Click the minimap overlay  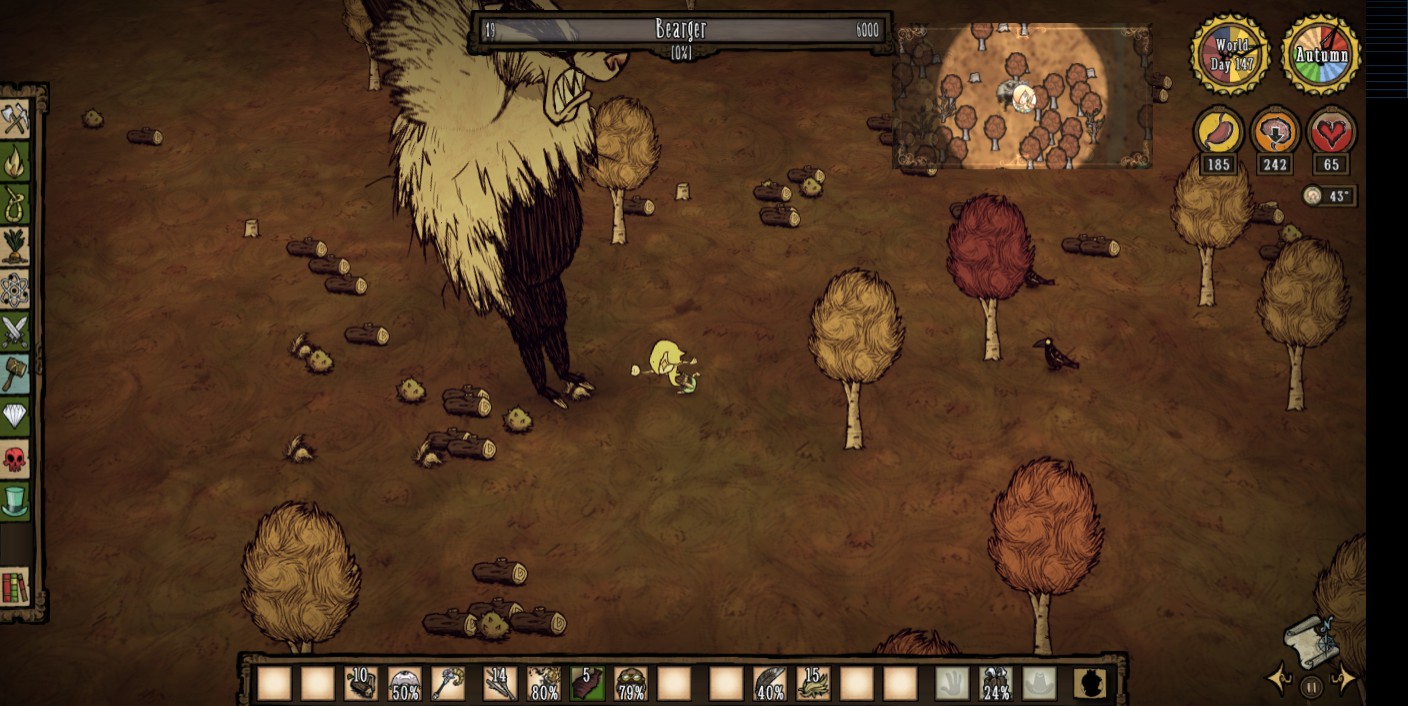(1021, 95)
